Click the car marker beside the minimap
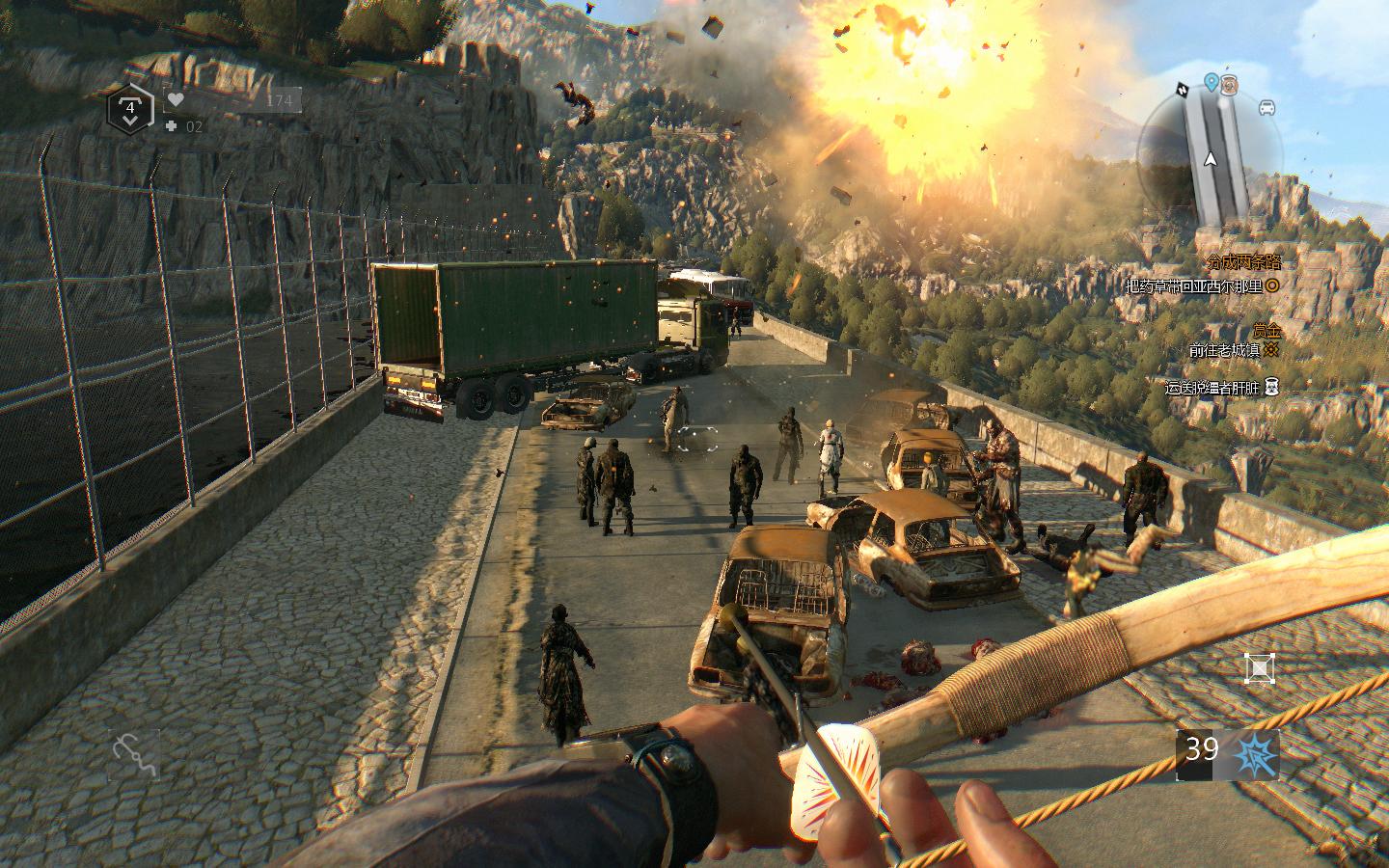Viewport: 1389px width, 868px height. [x=1266, y=107]
